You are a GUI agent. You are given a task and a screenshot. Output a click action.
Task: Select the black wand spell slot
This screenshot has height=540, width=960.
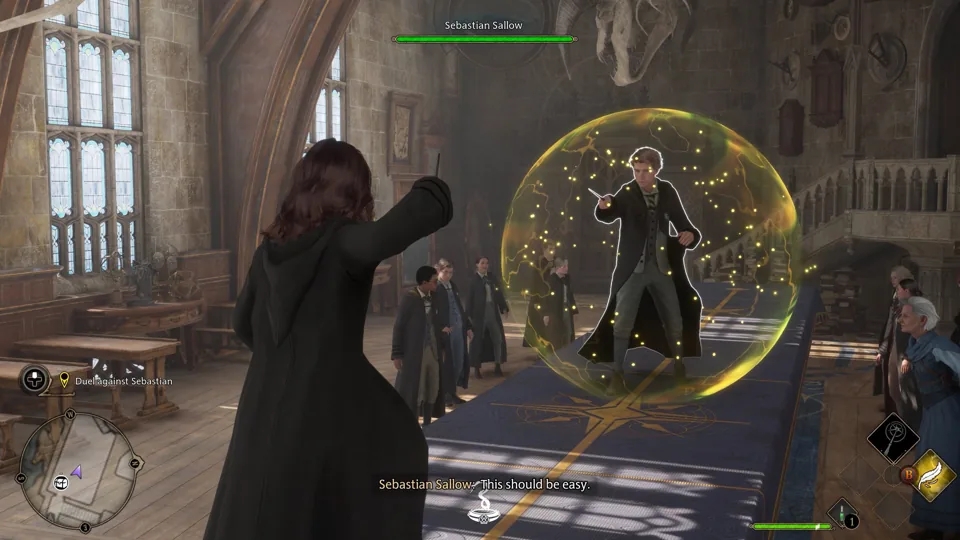tap(892, 437)
